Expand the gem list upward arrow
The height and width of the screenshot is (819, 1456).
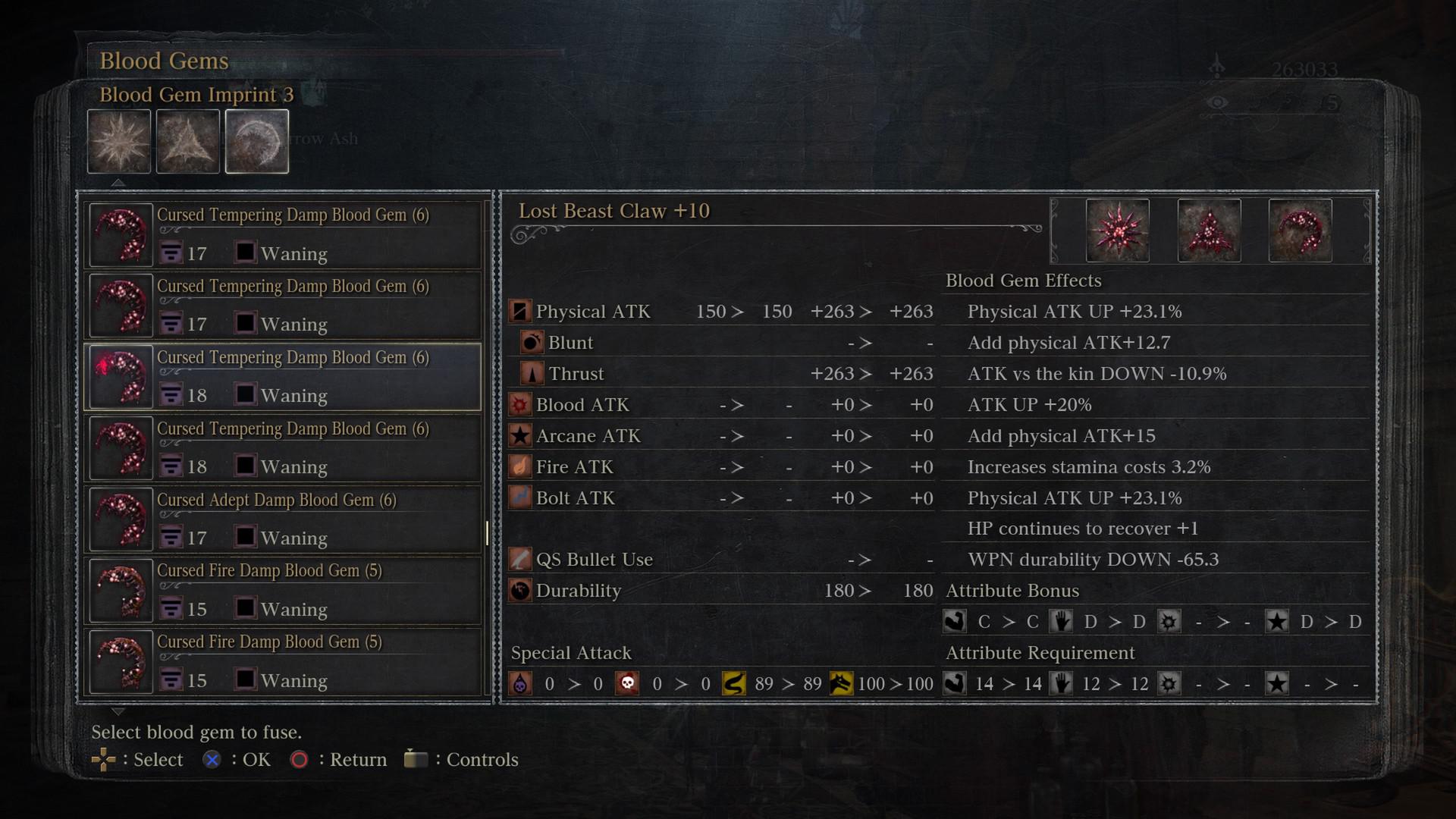(x=118, y=182)
